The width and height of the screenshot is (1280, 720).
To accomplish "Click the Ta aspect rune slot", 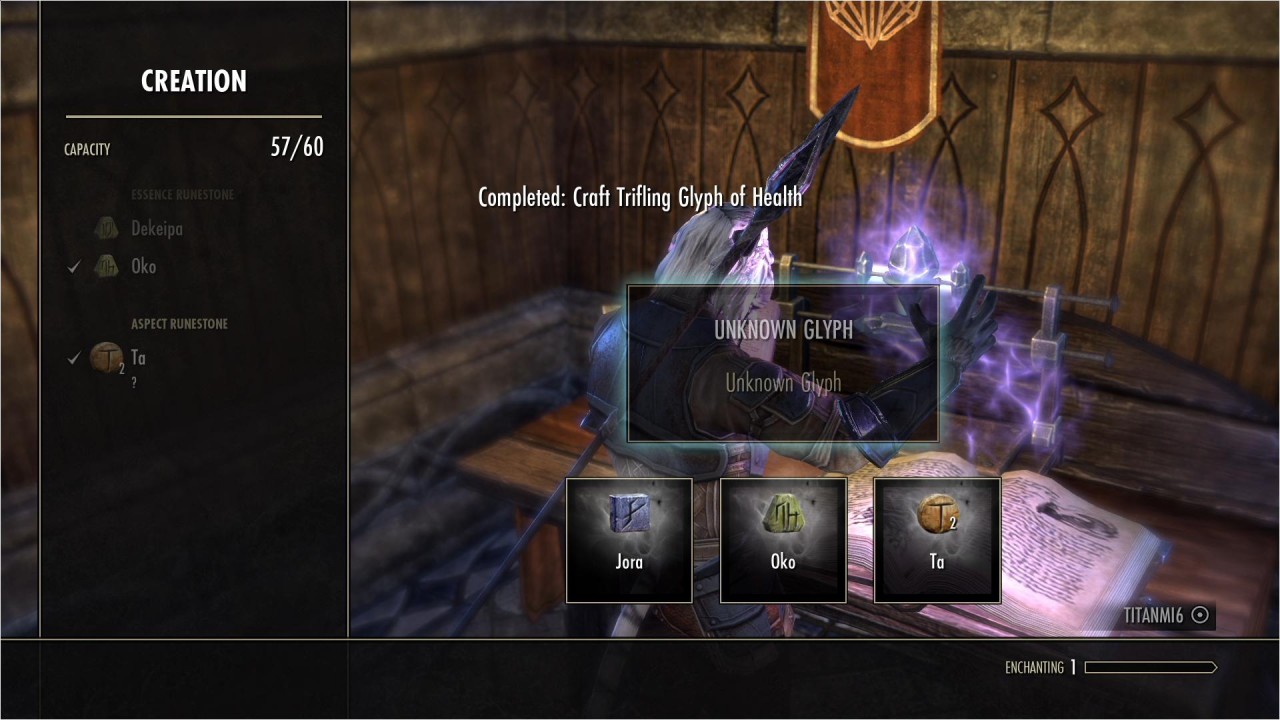I will click(937, 540).
